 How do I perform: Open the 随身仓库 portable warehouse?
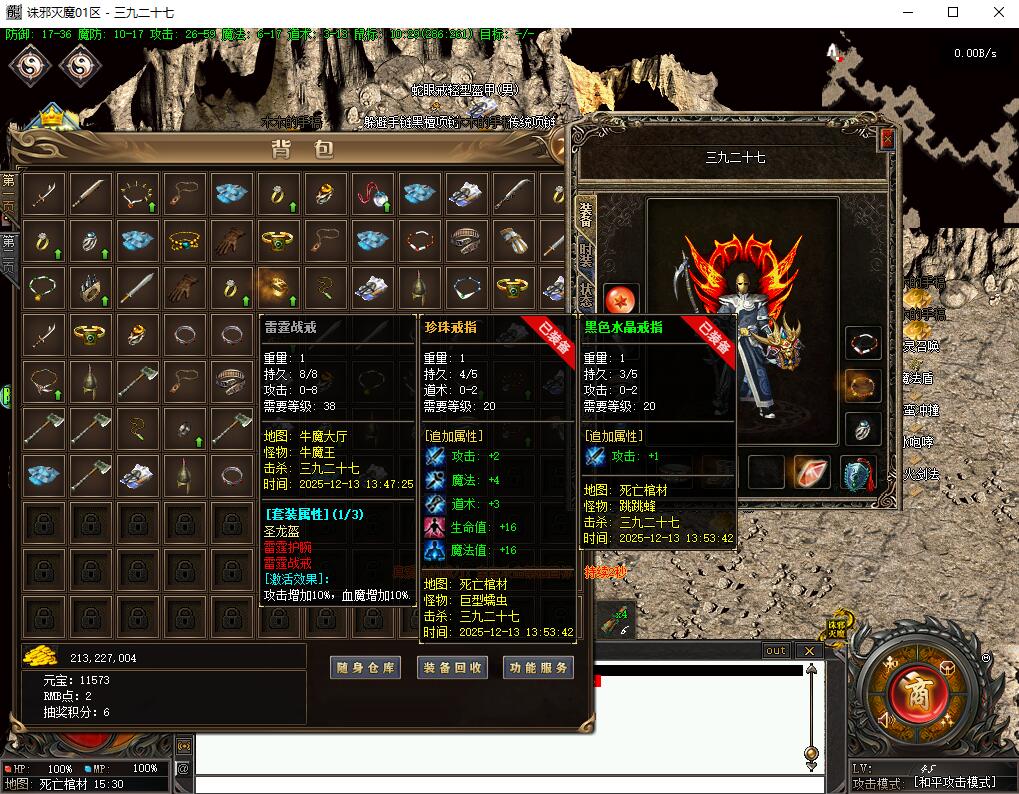(x=364, y=668)
